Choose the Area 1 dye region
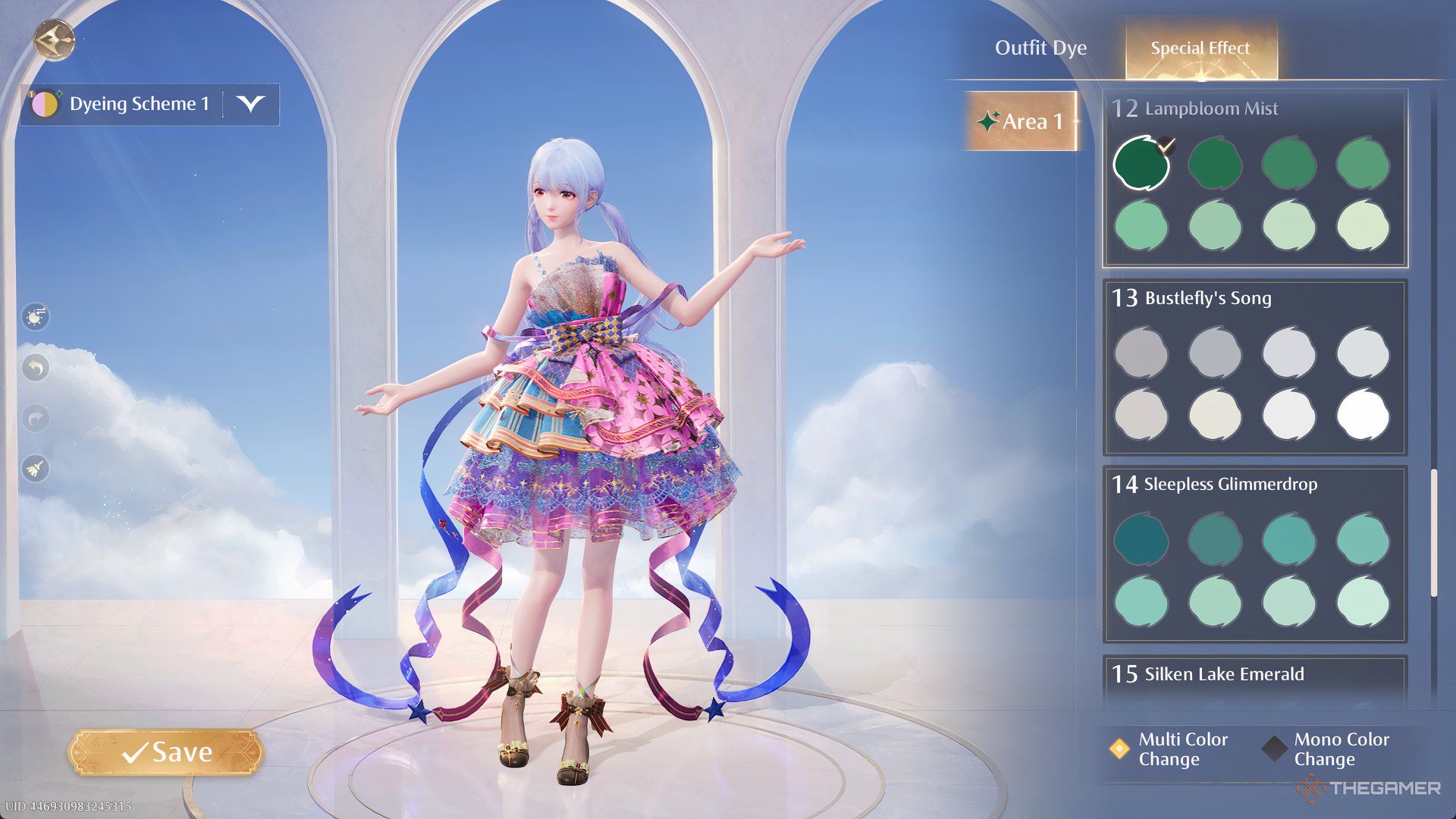 pyautogui.click(x=1021, y=121)
